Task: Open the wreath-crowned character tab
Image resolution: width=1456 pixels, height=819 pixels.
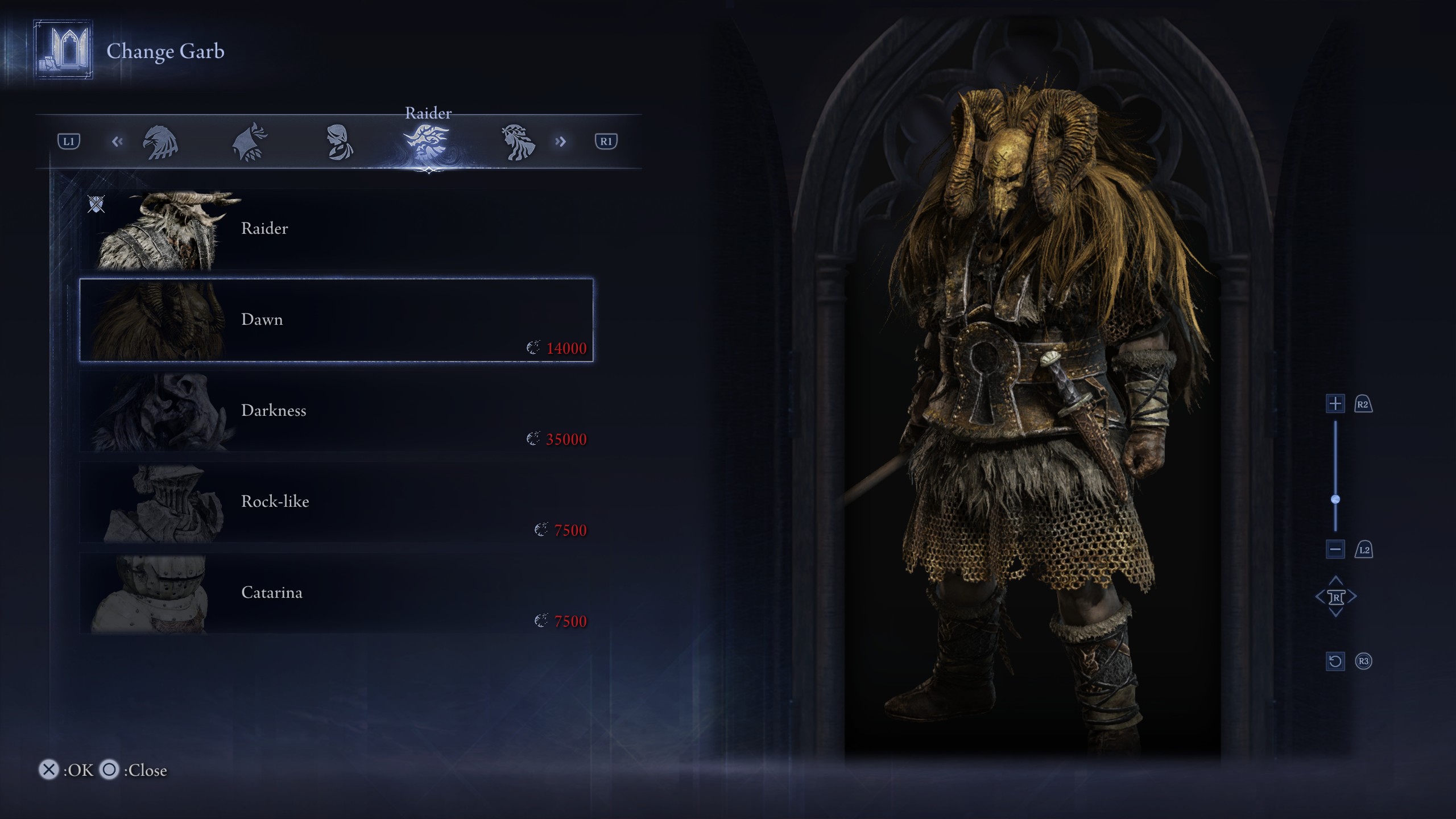Action: pos(518,142)
